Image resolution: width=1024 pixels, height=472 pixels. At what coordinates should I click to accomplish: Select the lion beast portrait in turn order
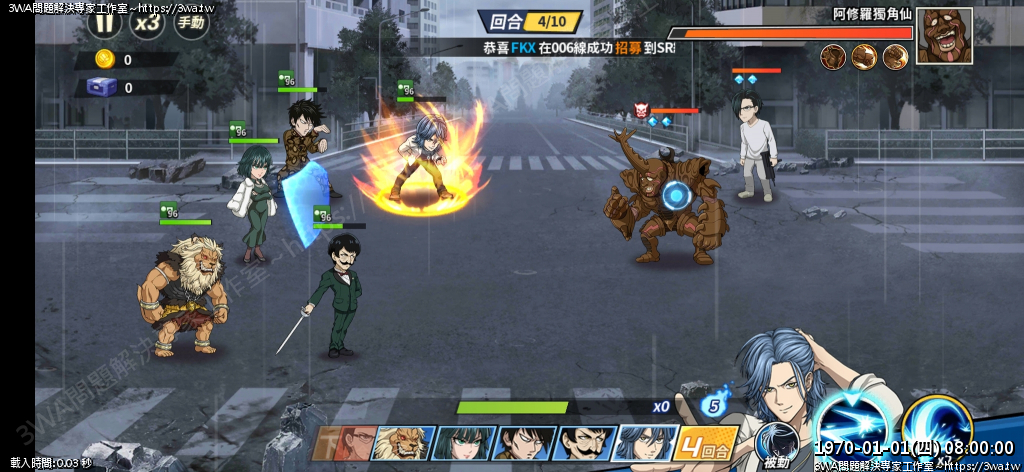pyautogui.click(x=403, y=443)
